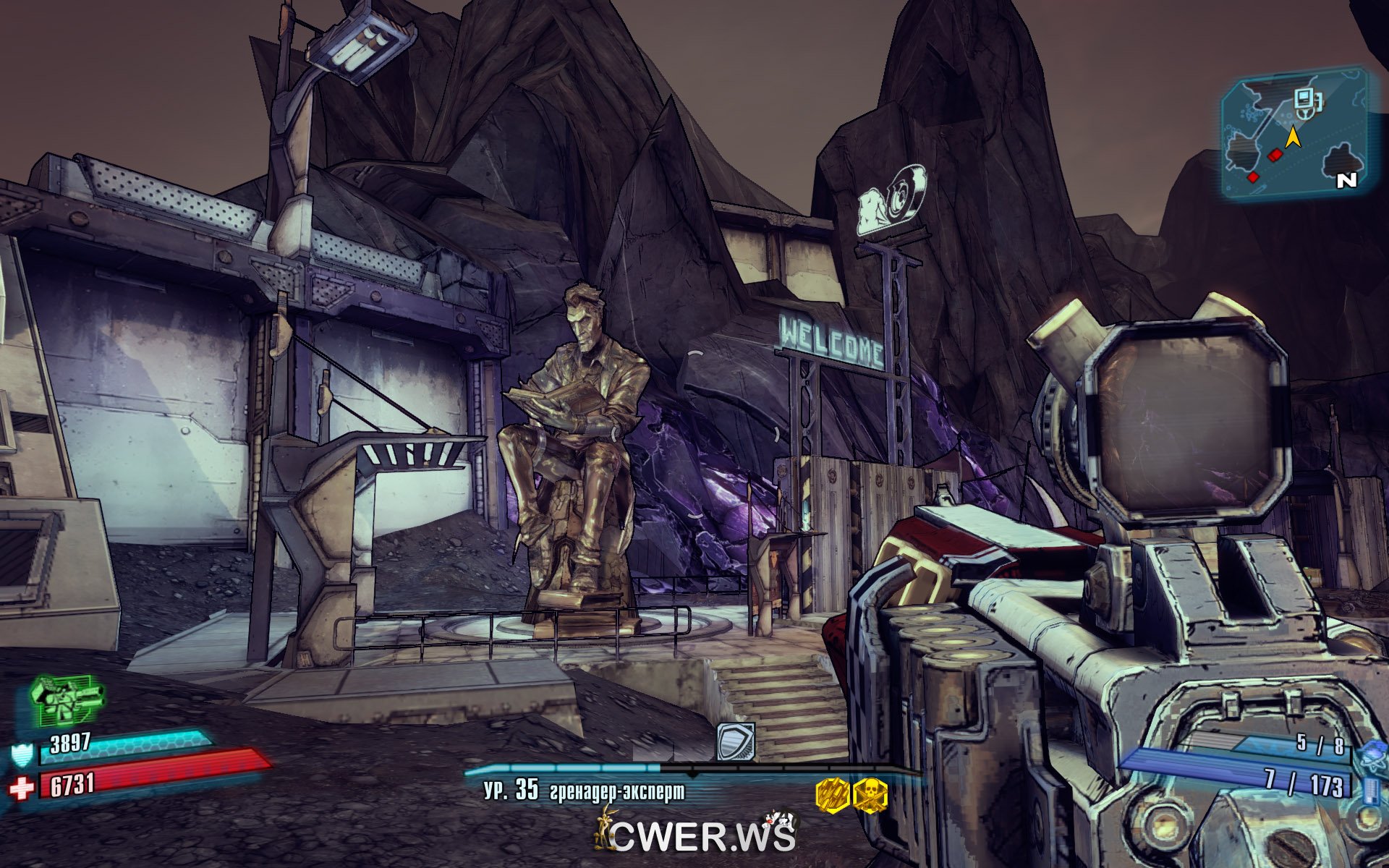Image resolution: width=1389 pixels, height=868 pixels.
Task: Activate the green turret action skill icon
Action: [x=65, y=699]
